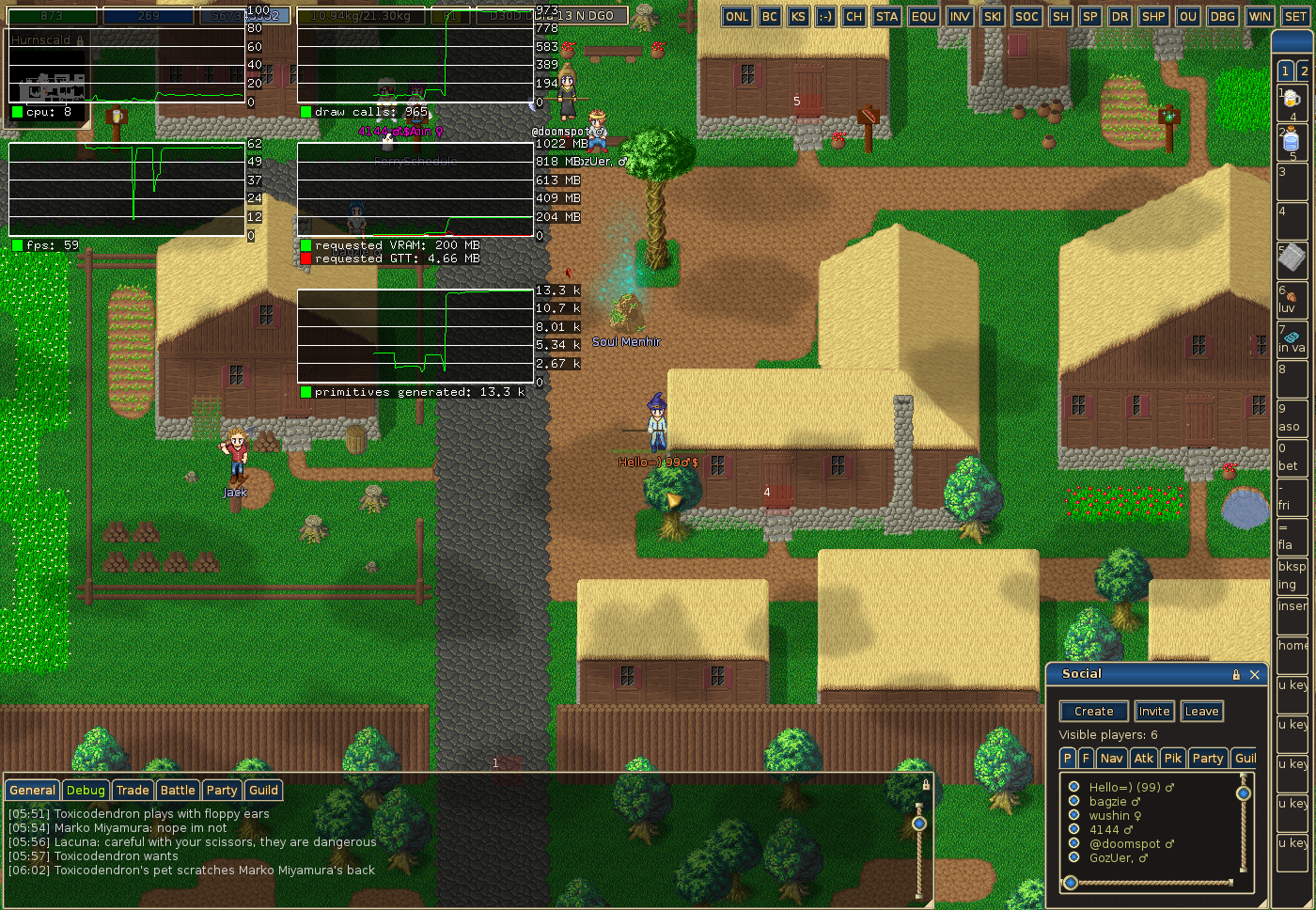Image resolution: width=1316 pixels, height=910 pixels.
Task: Open the Trade chat tab
Action: tap(133, 791)
